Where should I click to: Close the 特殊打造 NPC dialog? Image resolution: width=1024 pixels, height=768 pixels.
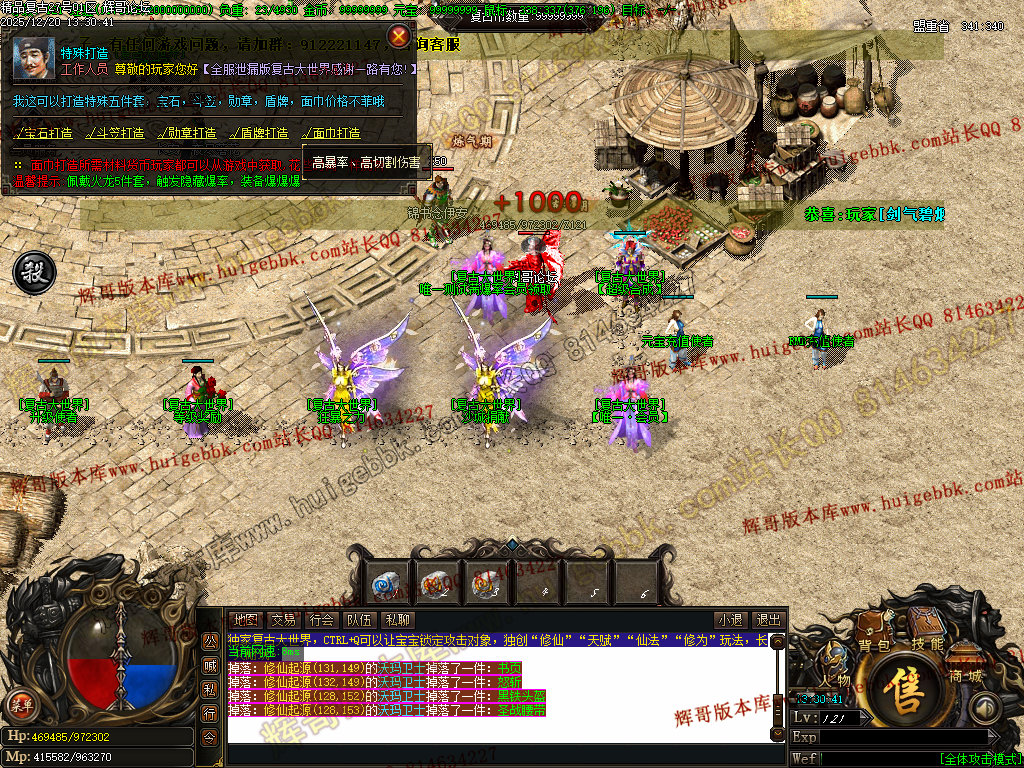(399, 37)
